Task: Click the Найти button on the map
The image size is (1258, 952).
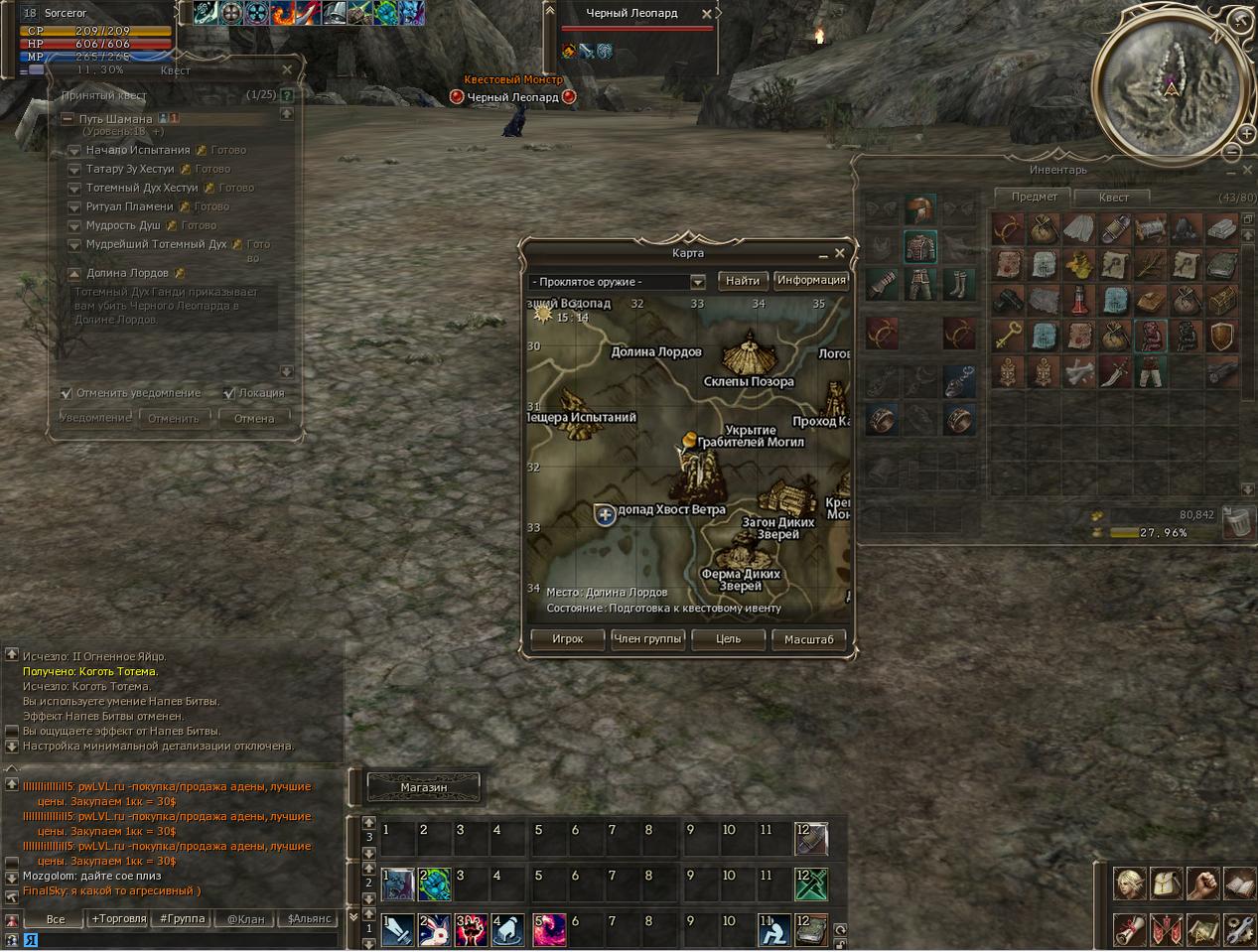Action: point(742,281)
